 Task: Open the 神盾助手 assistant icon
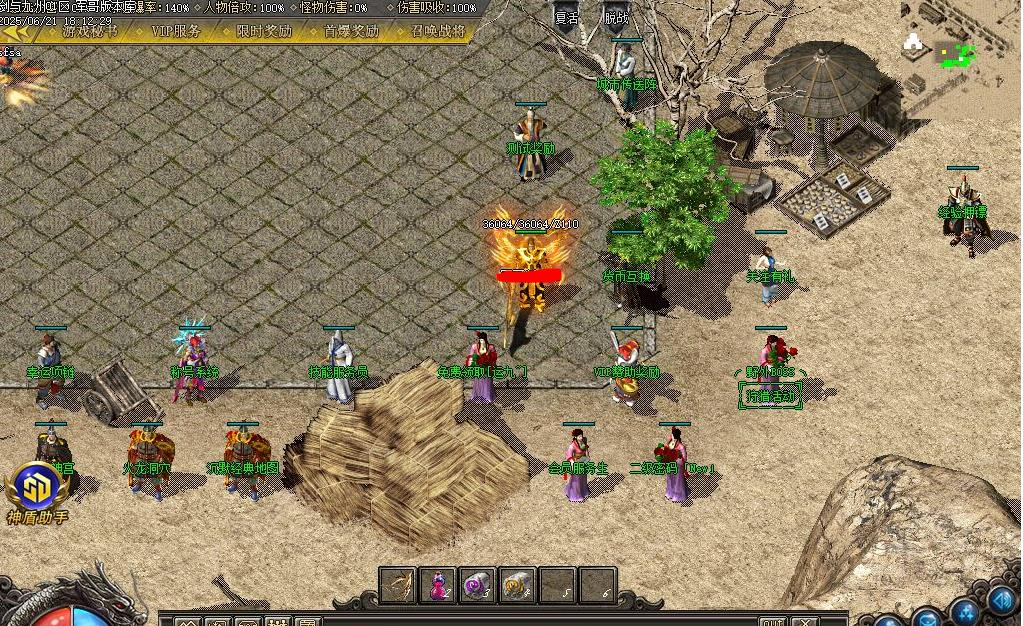pos(36,492)
